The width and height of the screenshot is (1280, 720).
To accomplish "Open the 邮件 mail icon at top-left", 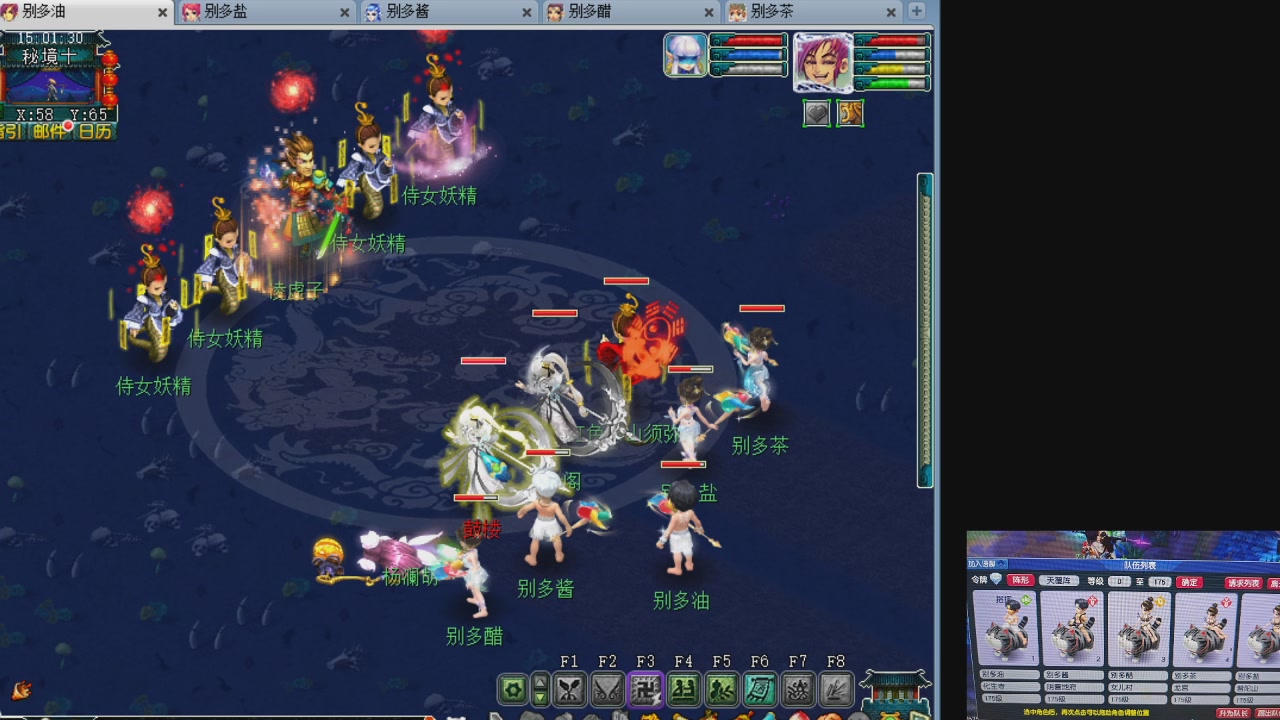I will click(x=48, y=131).
